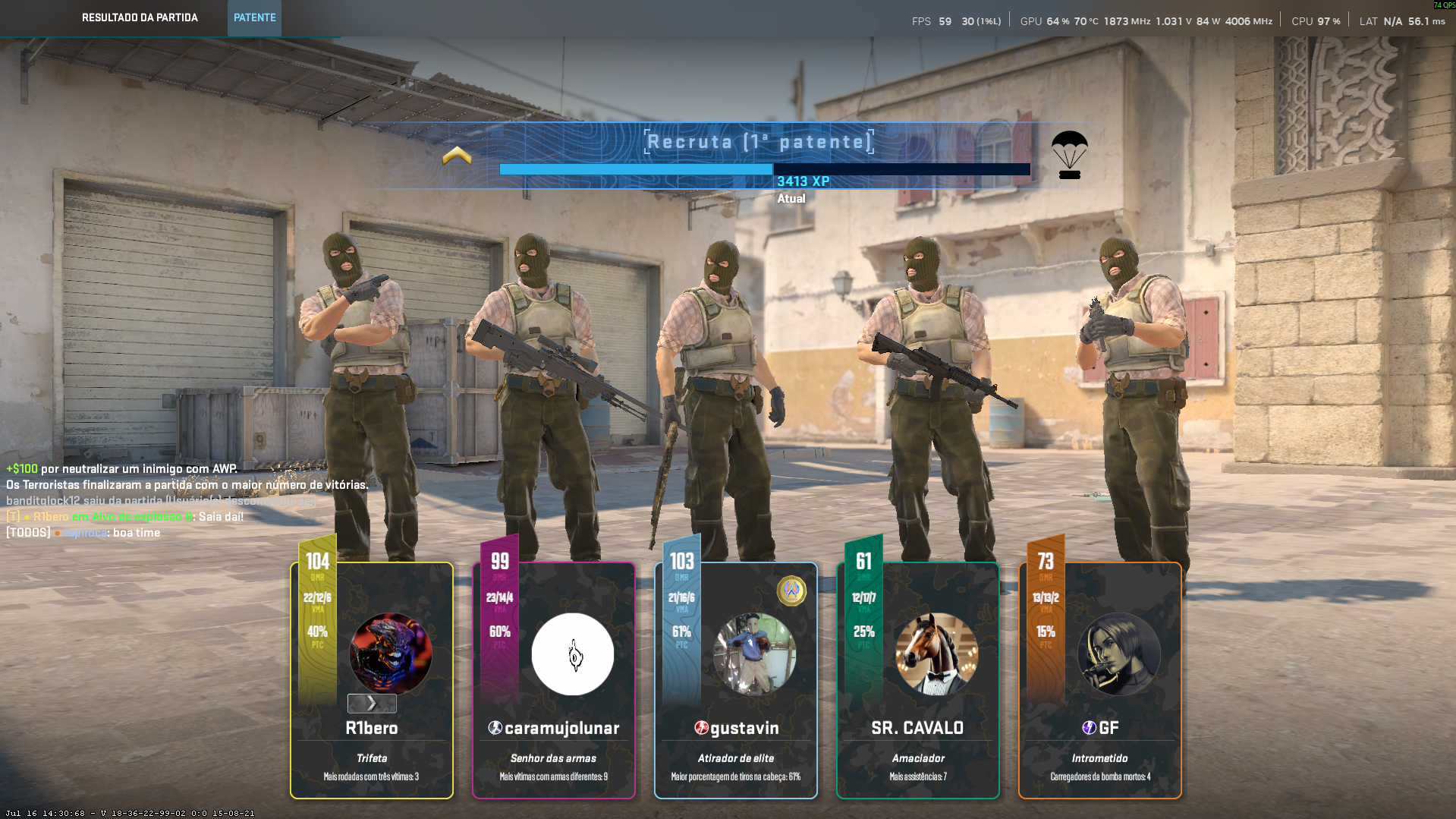
Task: Click GF's character portrait avatar
Action: (x=1118, y=654)
